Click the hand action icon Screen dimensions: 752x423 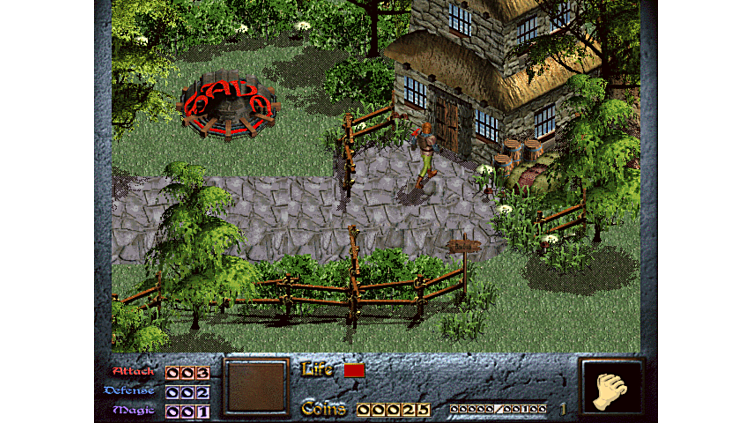click(x=610, y=388)
